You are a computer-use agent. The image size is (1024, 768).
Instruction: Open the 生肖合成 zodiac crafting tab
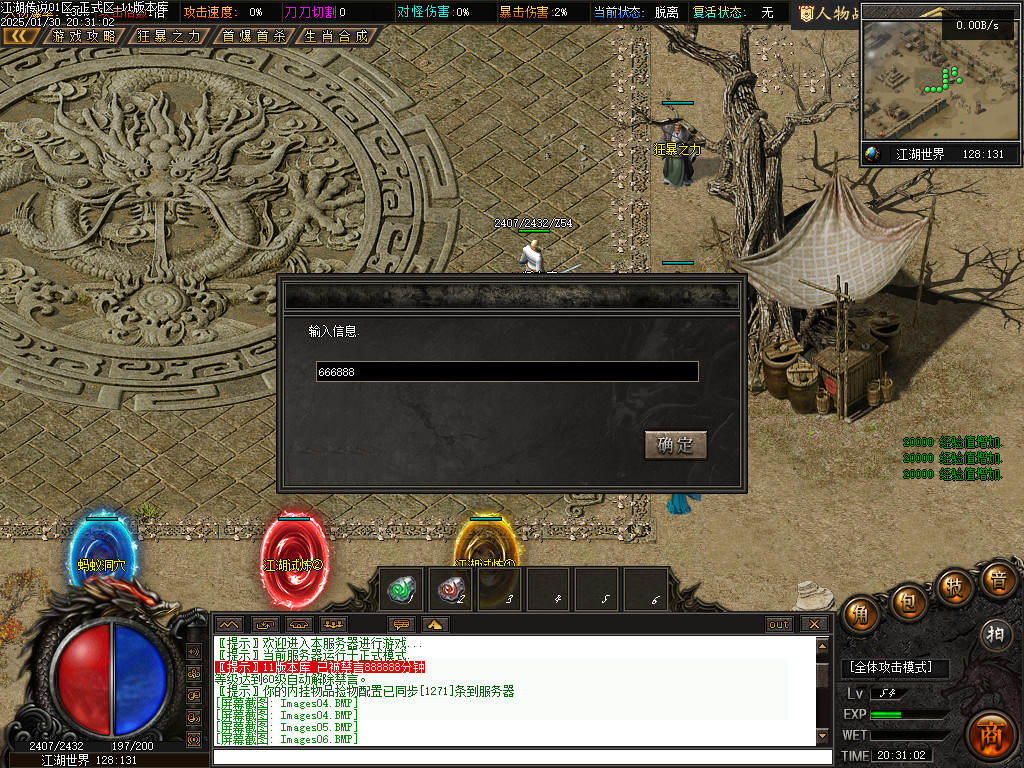coord(336,36)
